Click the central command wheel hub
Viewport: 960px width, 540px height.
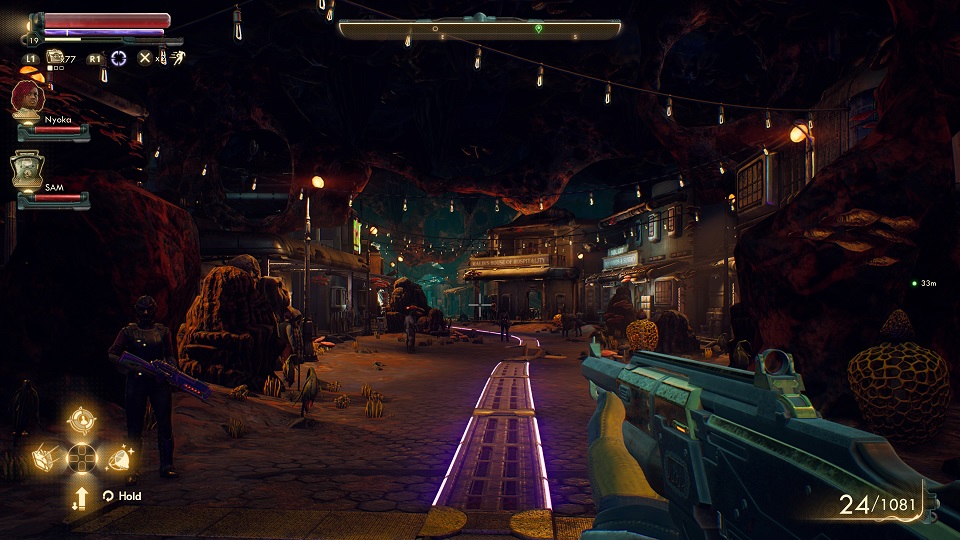tap(81, 458)
